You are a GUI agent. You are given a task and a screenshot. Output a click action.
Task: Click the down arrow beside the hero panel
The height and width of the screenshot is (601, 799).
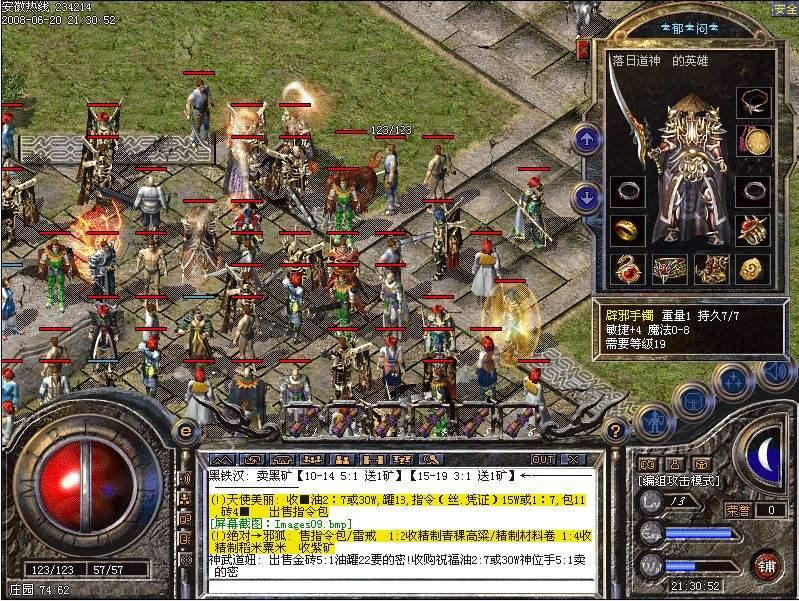coord(587,196)
